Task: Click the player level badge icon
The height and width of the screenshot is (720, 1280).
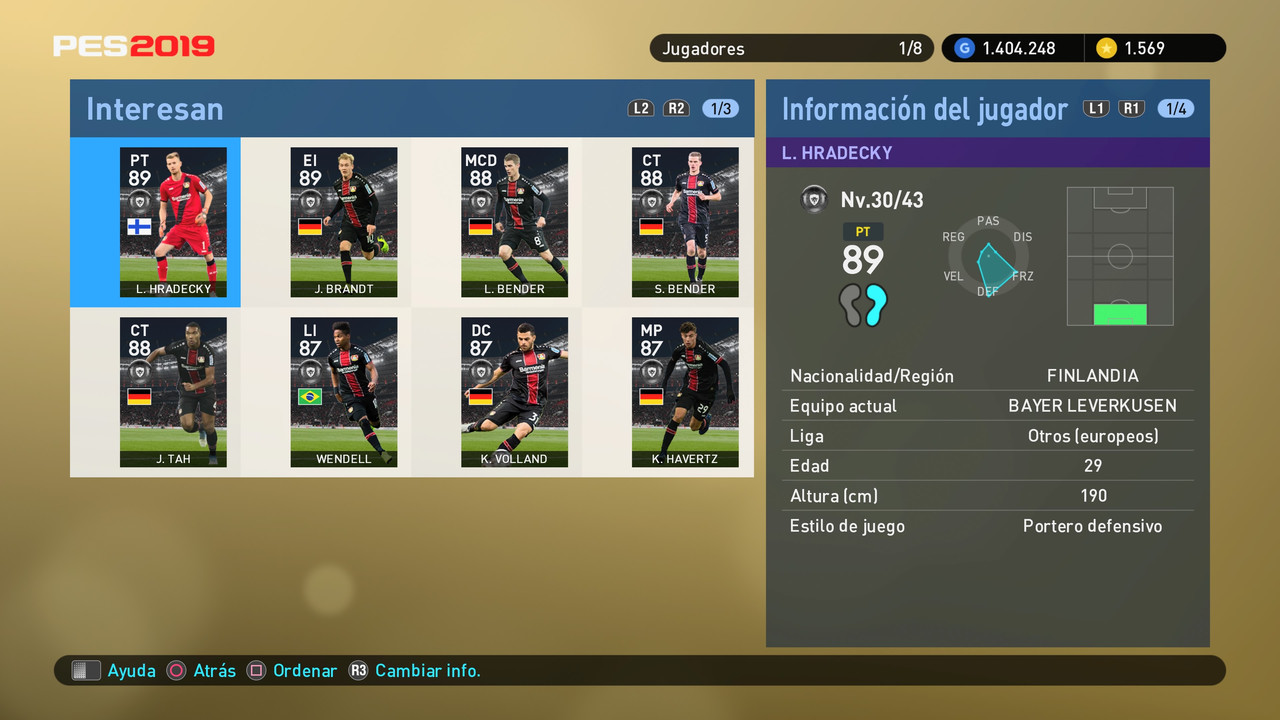Action: point(814,199)
